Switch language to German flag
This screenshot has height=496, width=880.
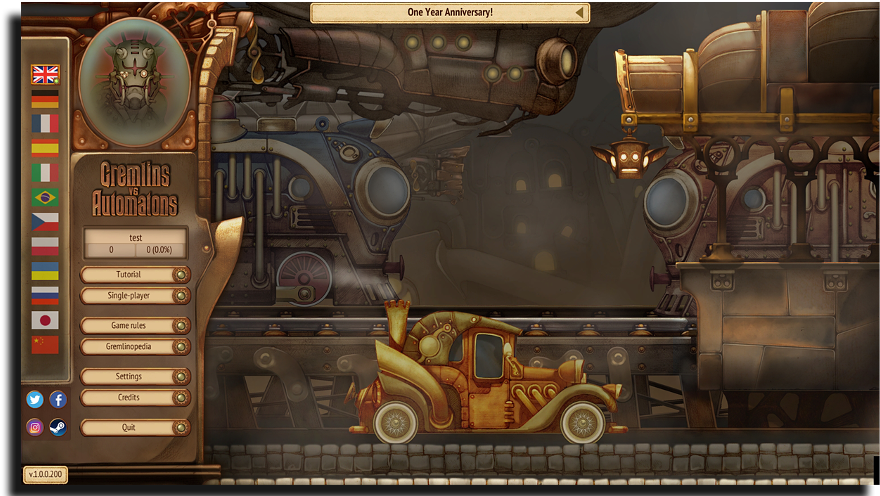point(45,99)
